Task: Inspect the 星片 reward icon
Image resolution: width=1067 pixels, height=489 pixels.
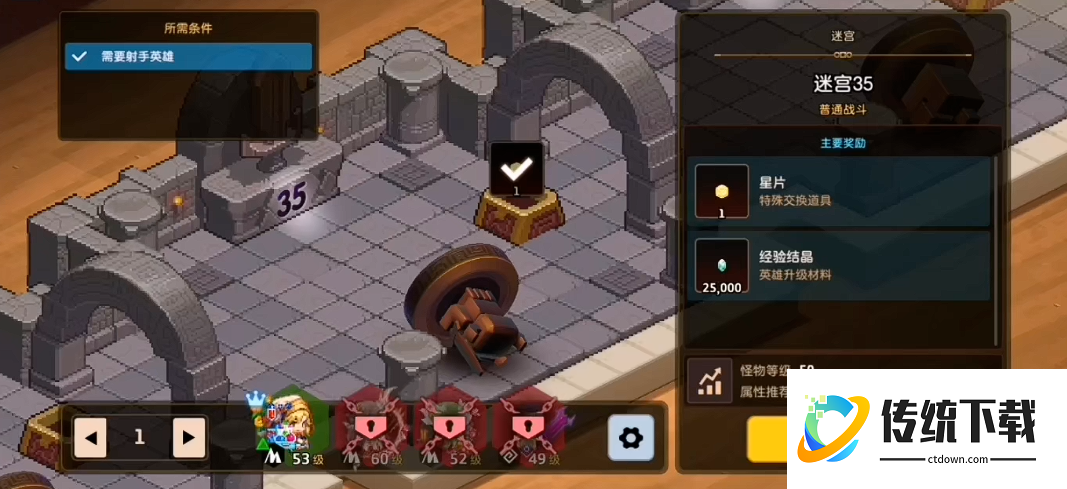Action: pos(722,191)
